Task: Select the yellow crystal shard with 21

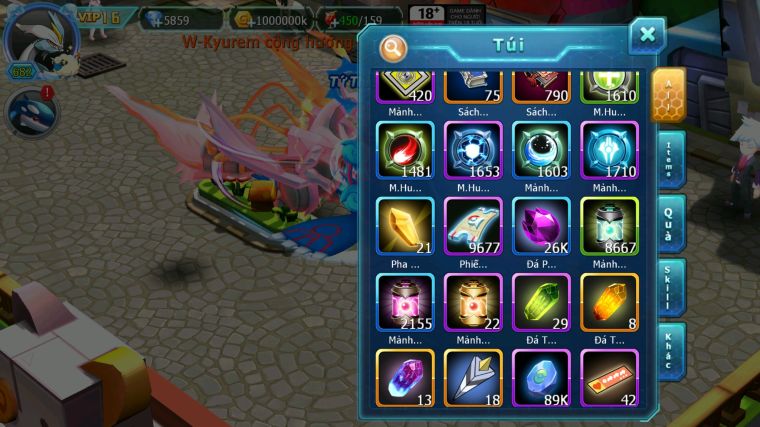Action: 405,226
